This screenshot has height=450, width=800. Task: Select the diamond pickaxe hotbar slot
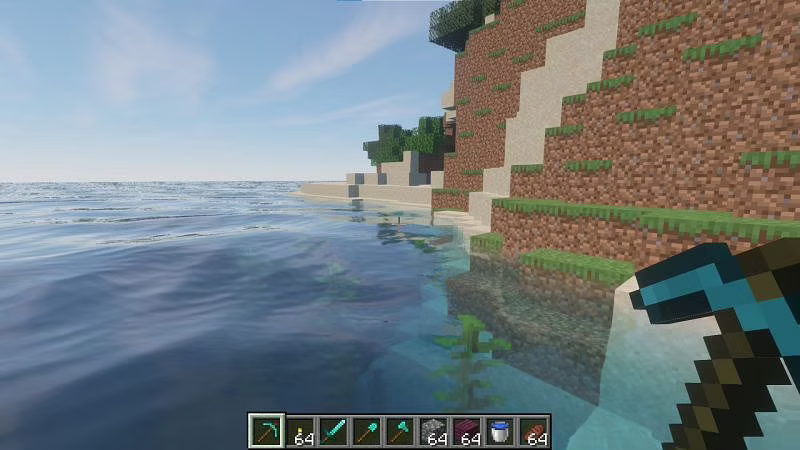[267, 431]
